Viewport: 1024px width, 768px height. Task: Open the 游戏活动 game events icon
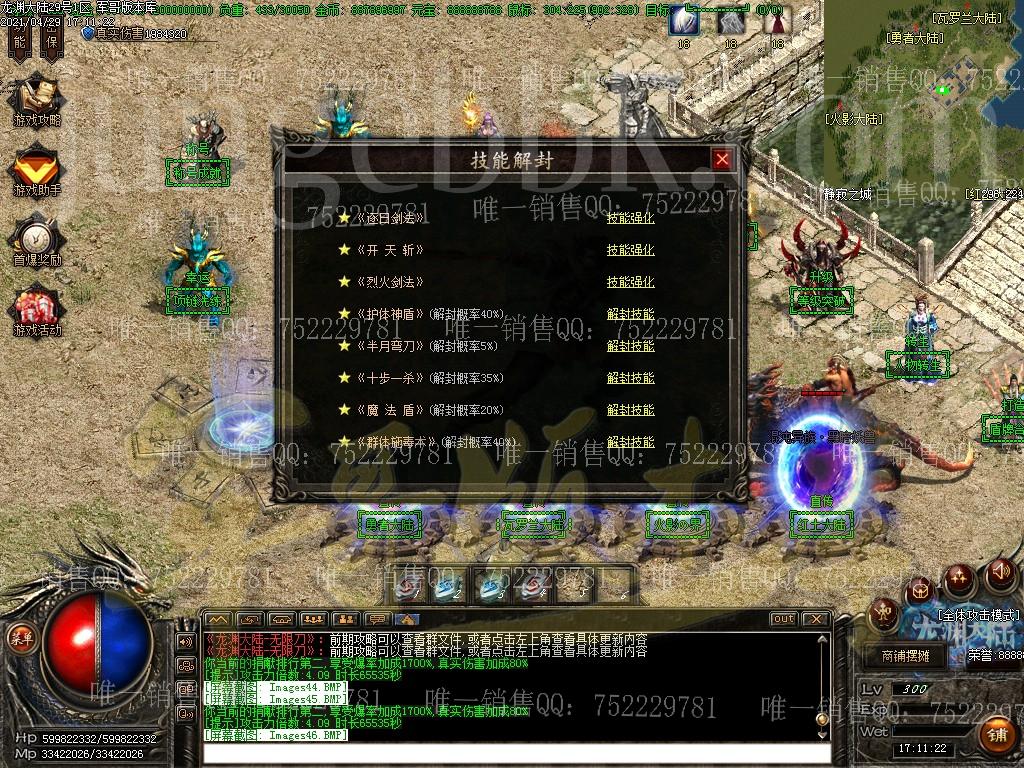[36, 310]
